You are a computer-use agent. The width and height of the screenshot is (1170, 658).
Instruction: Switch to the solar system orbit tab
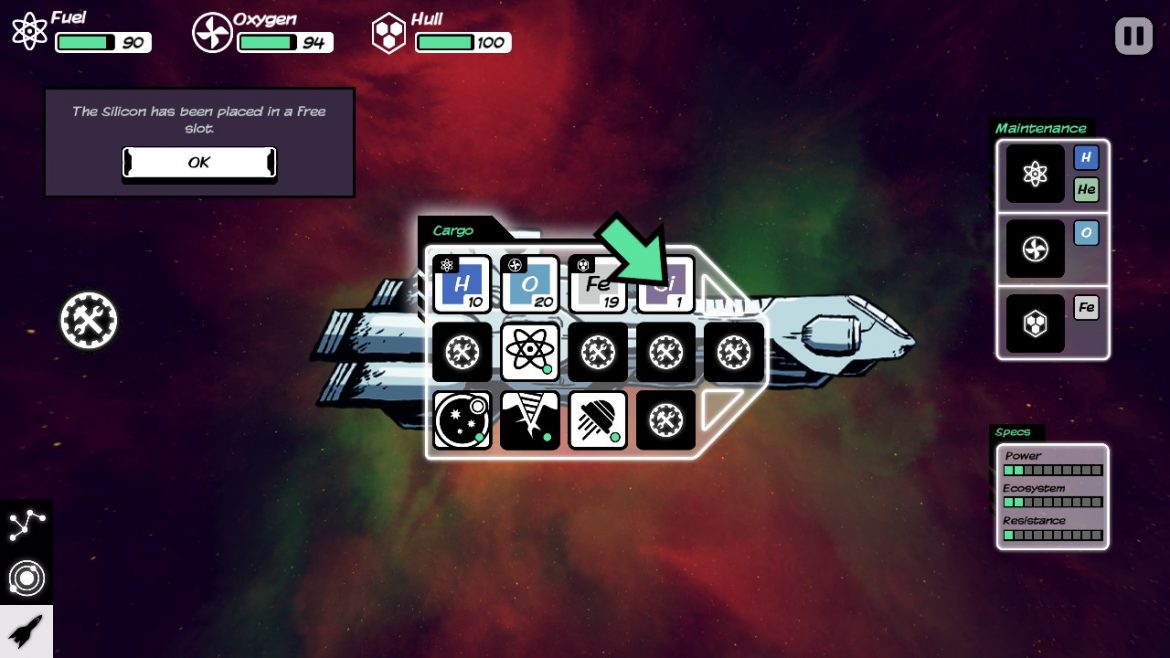(26, 579)
